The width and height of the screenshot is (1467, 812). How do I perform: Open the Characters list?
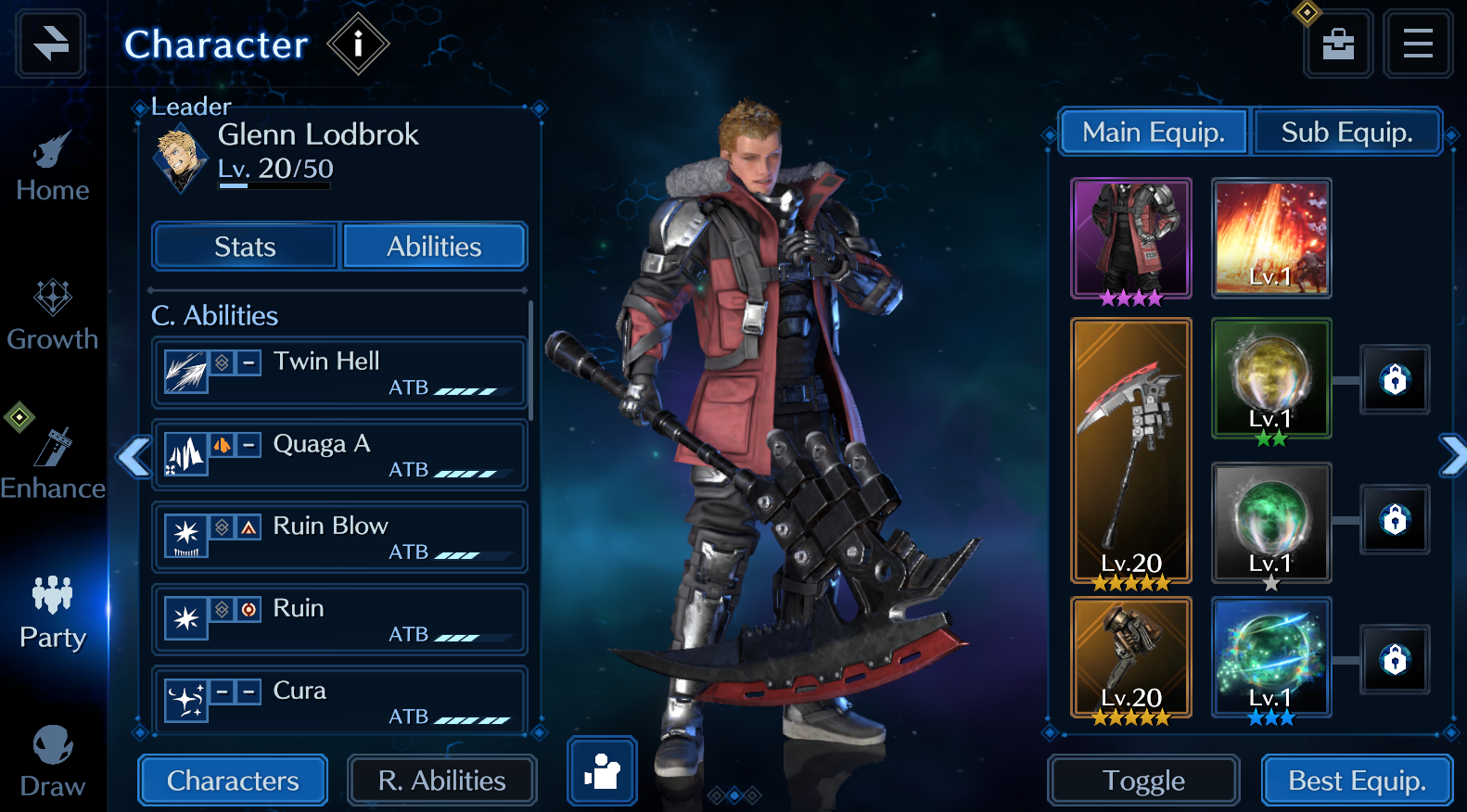pos(233,780)
